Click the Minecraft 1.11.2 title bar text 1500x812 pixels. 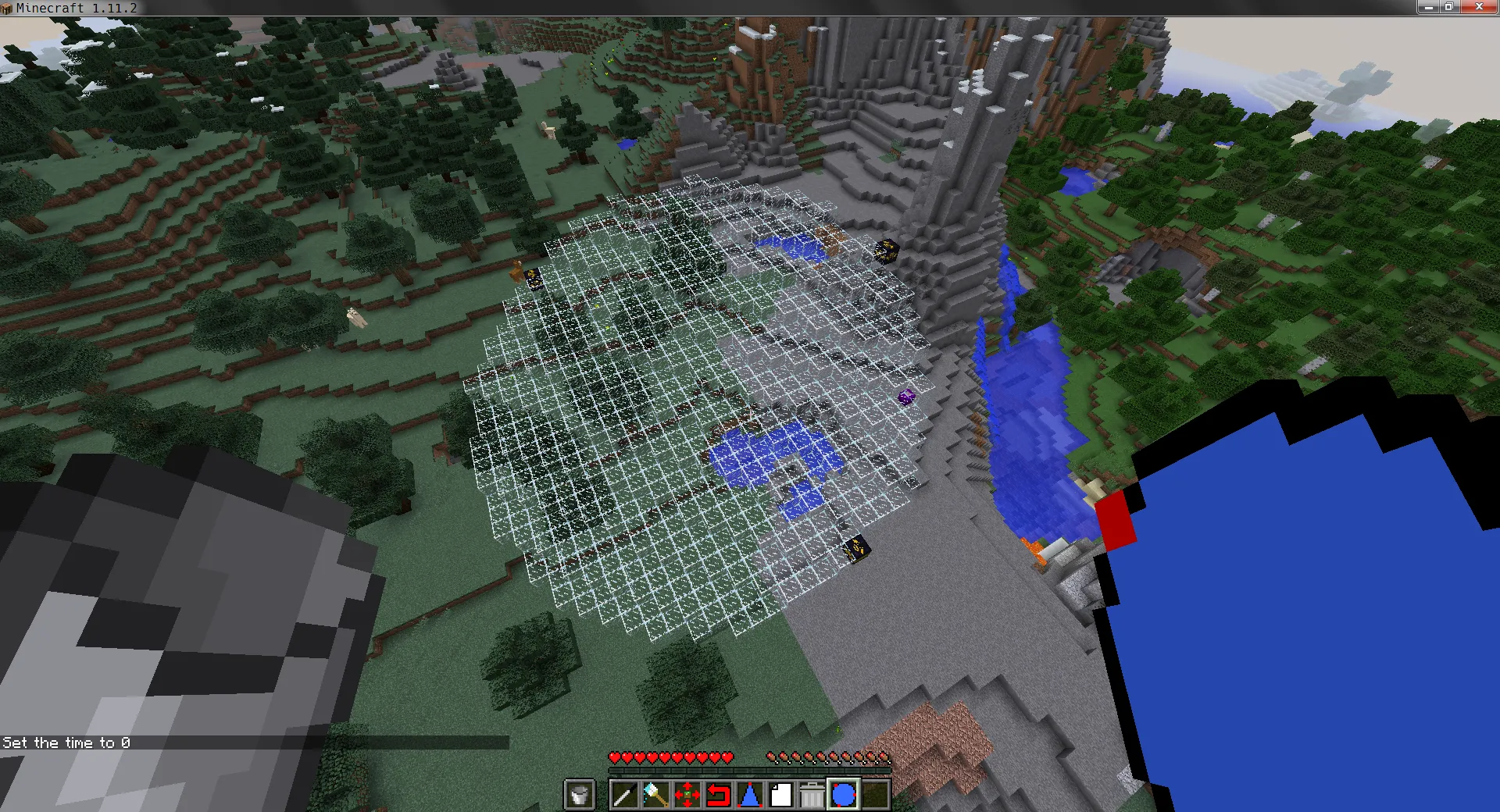click(78, 8)
